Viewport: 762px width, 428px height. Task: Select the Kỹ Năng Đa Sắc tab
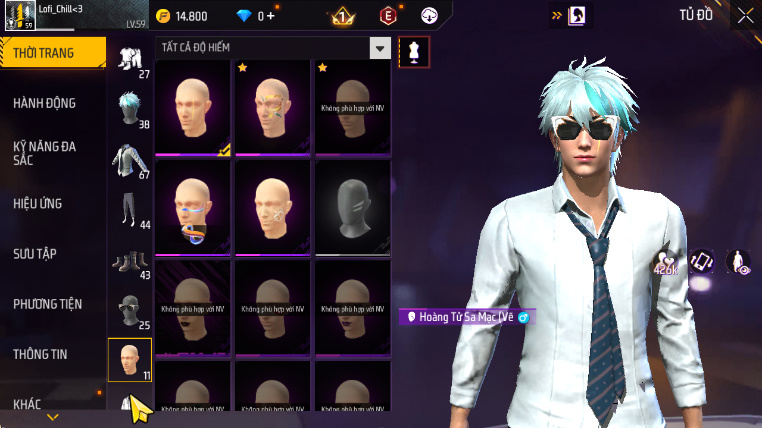point(45,153)
